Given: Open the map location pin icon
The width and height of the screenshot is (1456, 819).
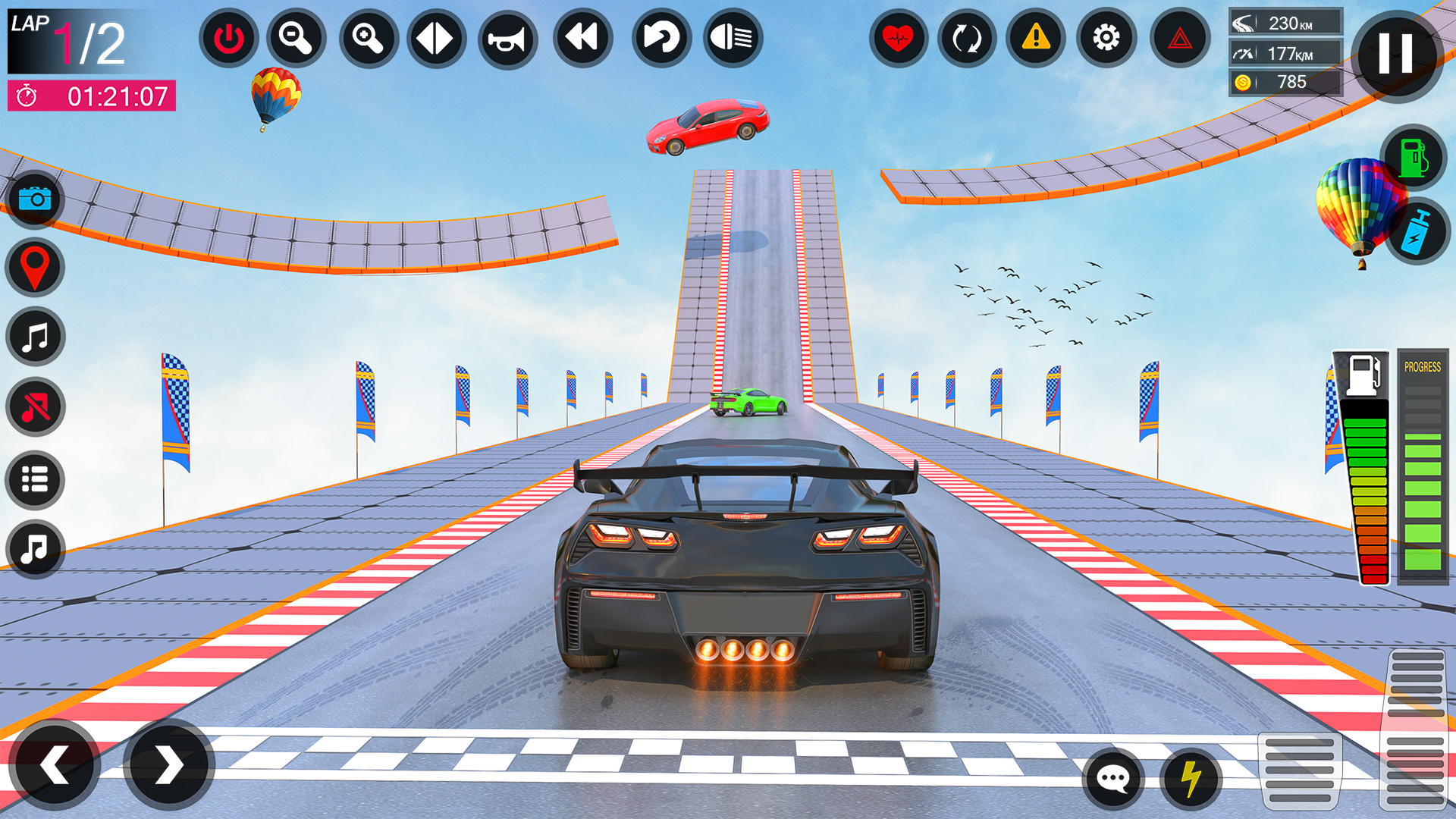Looking at the screenshot, I should (x=34, y=267).
